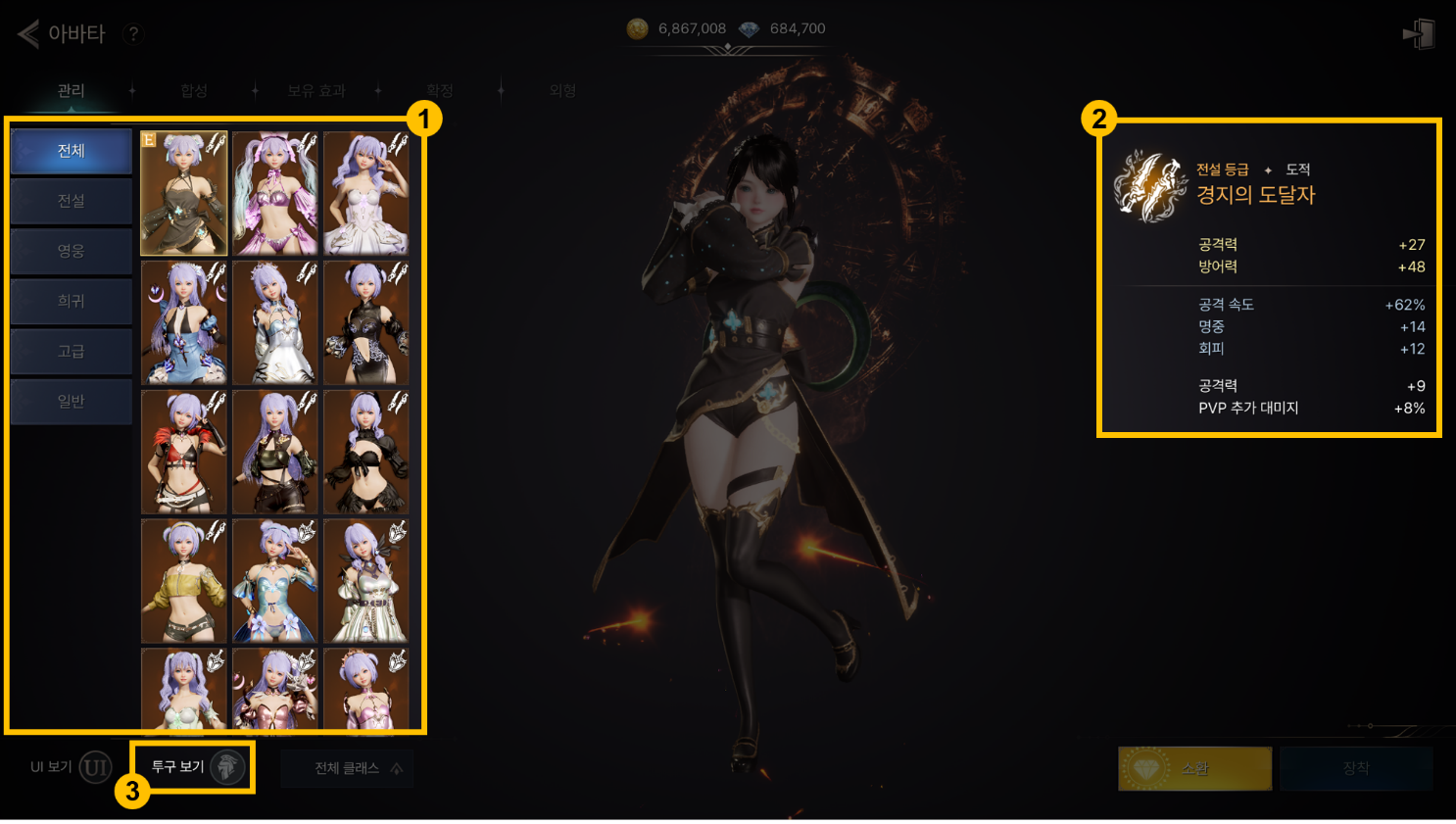Viewport: 1456px width, 824px height.
Task: Show only 전설 grade avatars
Action: [72, 201]
